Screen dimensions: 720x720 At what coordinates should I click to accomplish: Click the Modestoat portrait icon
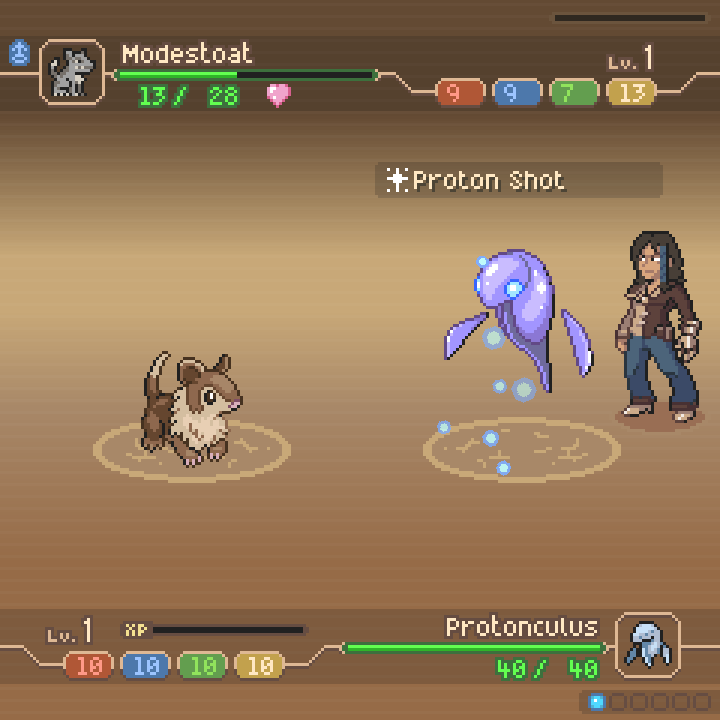coord(71,72)
